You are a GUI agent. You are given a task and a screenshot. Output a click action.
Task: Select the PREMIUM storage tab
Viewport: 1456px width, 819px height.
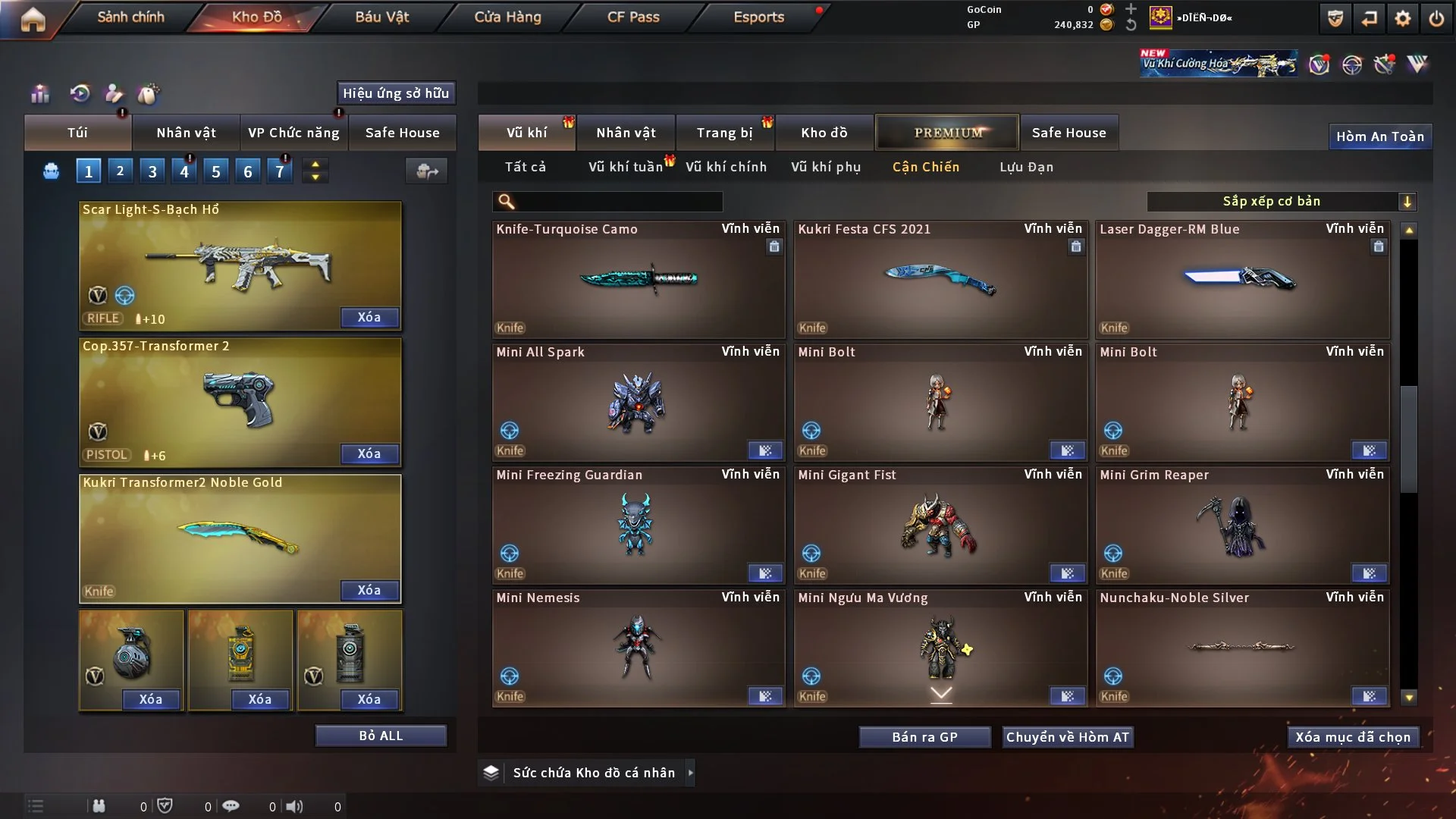pos(947,133)
